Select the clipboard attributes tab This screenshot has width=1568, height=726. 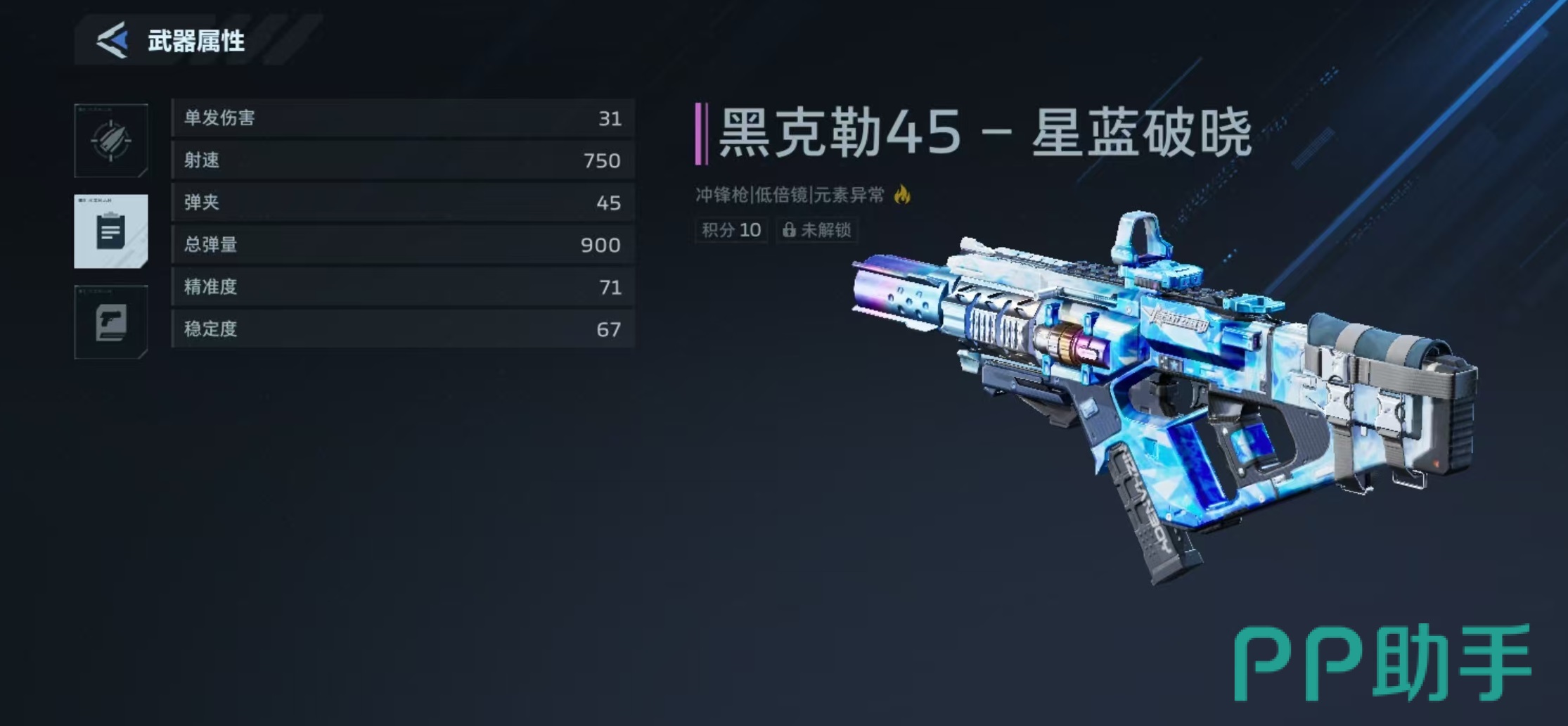pyautogui.click(x=111, y=231)
